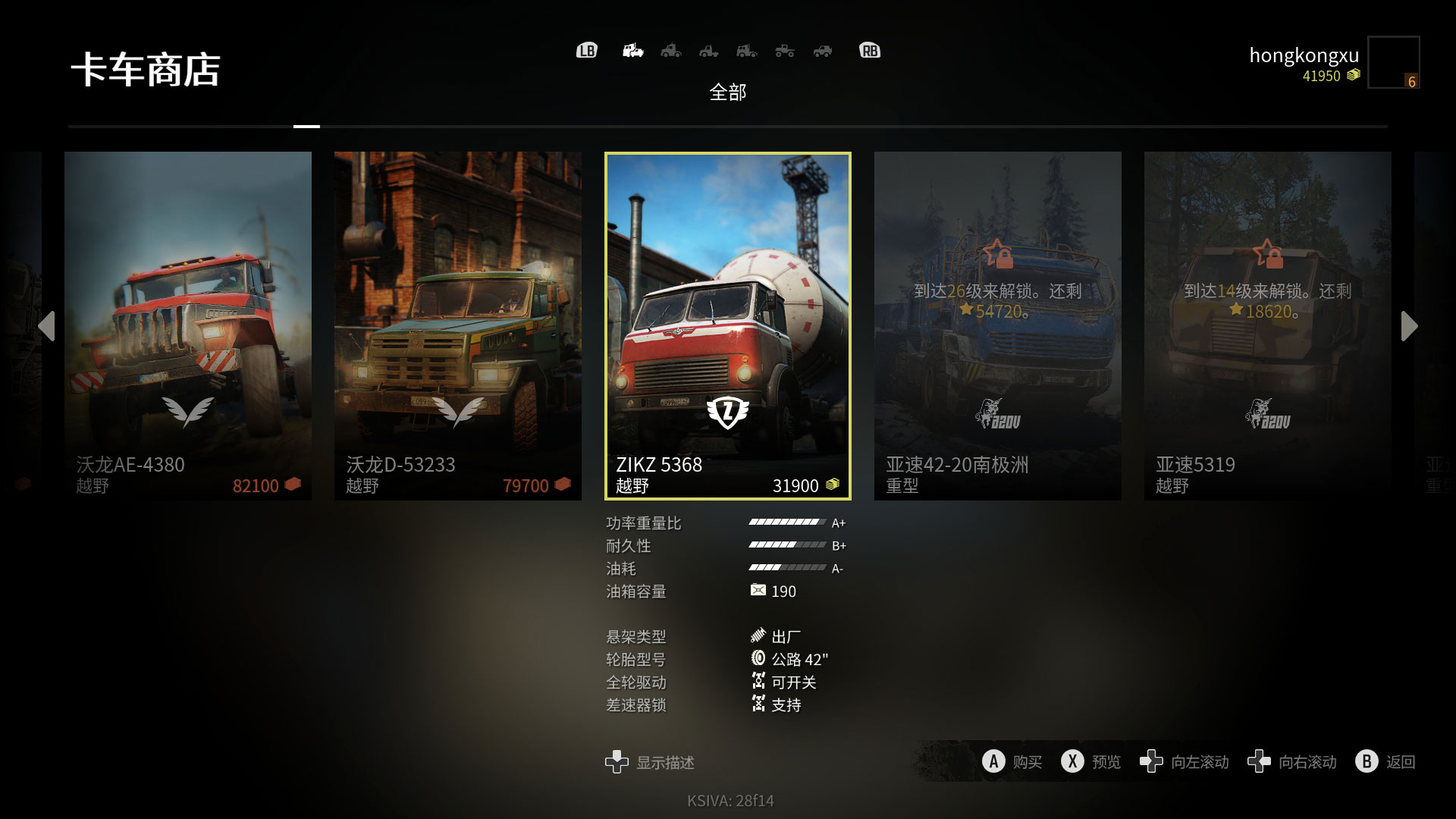
Task: Select the 沃龙AE-4380 truck card
Action: tap(187, 325)
